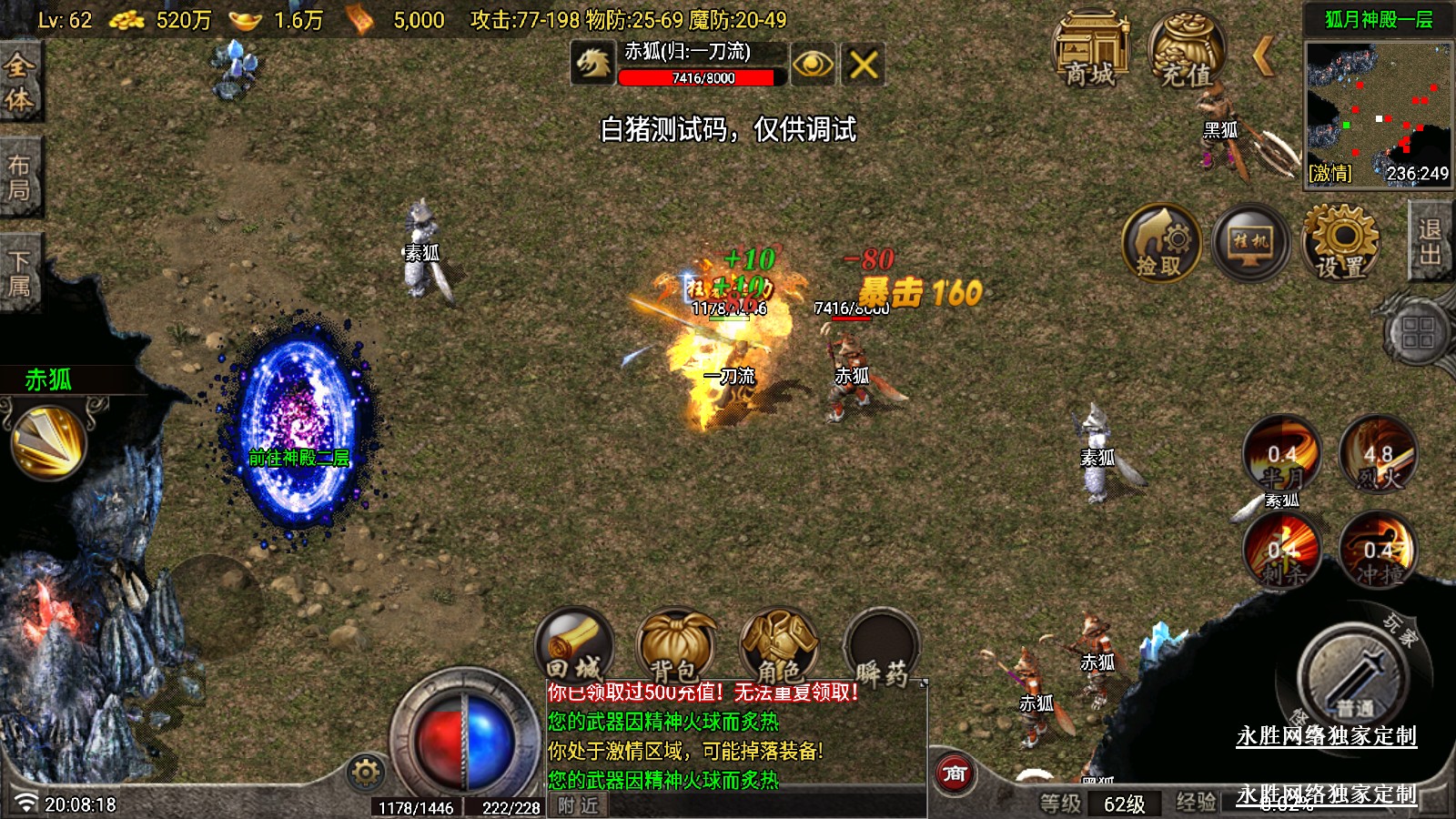
Task: Open the 挂机 auto-battle button
Action: click(1250, 244)
